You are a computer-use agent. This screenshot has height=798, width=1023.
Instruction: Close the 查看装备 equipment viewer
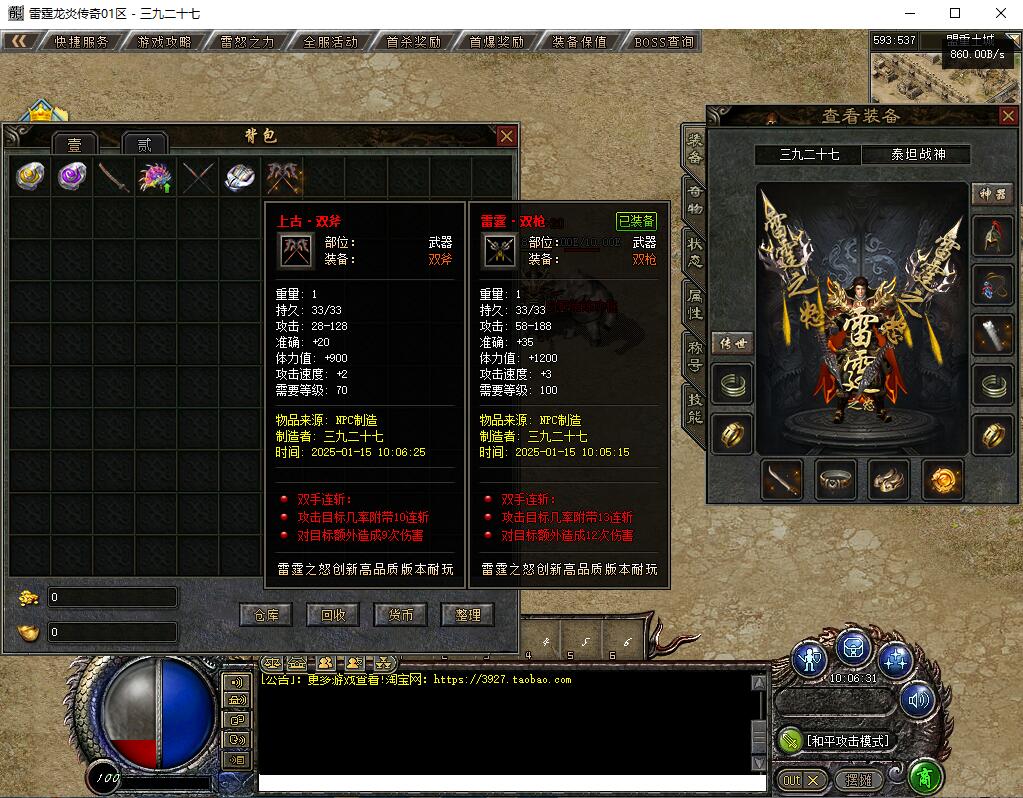click(1007, 116)
